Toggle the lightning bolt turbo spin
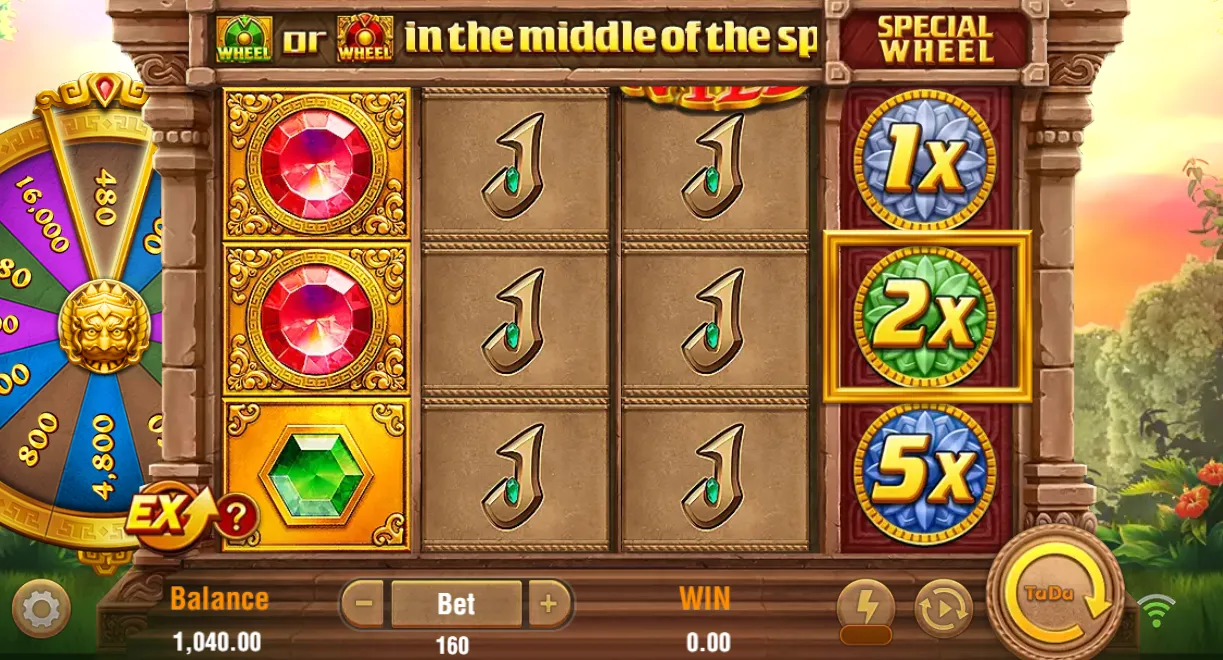Viewport: 1223px width, 660px height. click(x=865, y=606)
